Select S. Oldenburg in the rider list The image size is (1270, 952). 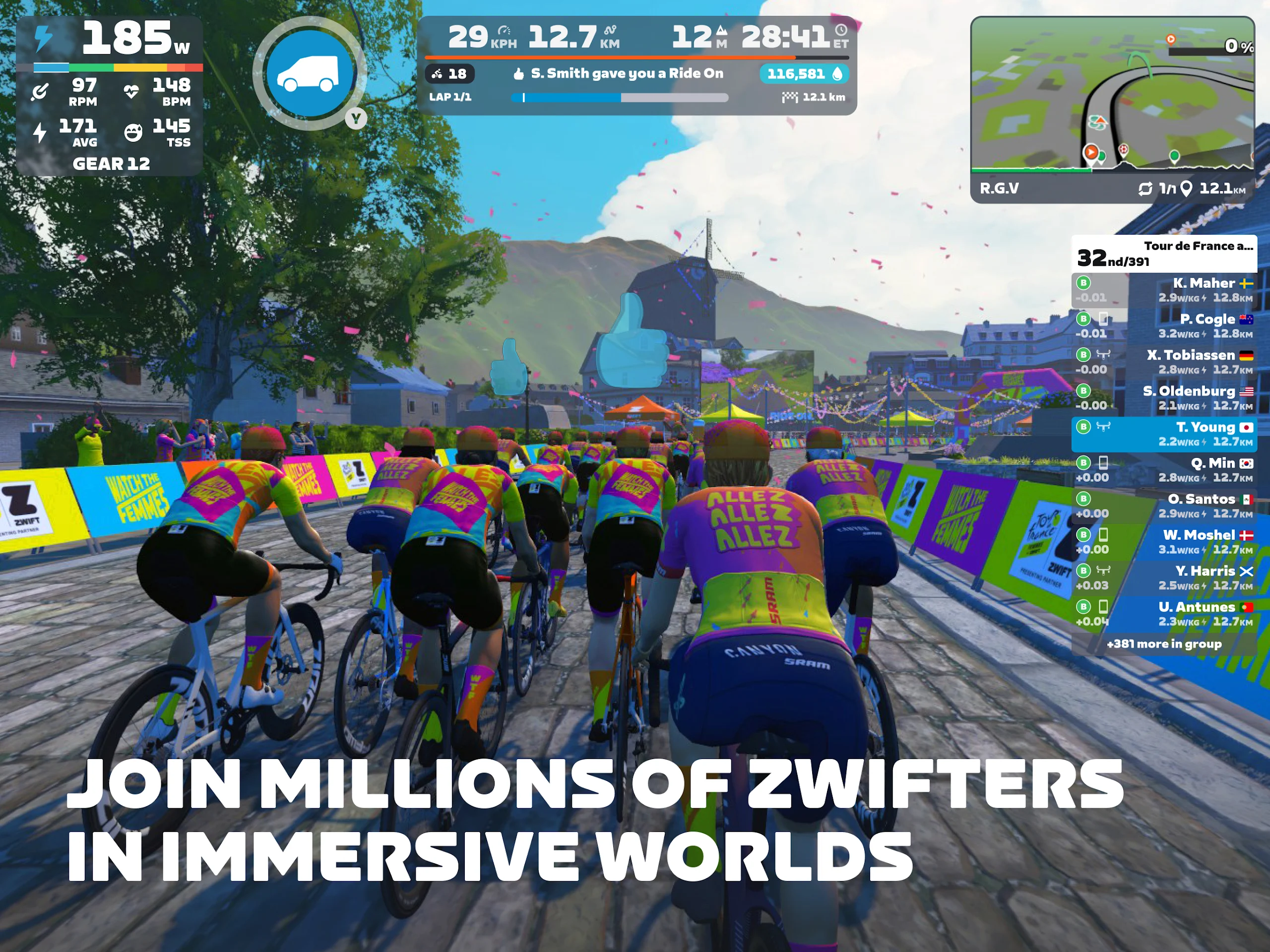pyautogui.click(x=1163, y=398)
